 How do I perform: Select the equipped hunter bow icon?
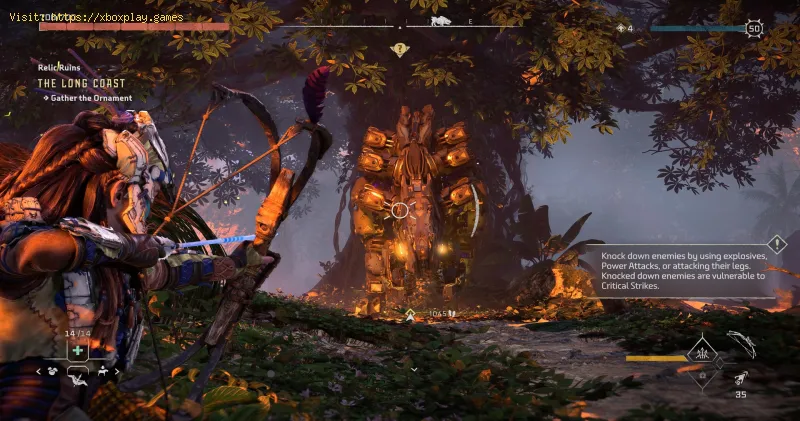point(740,341)
